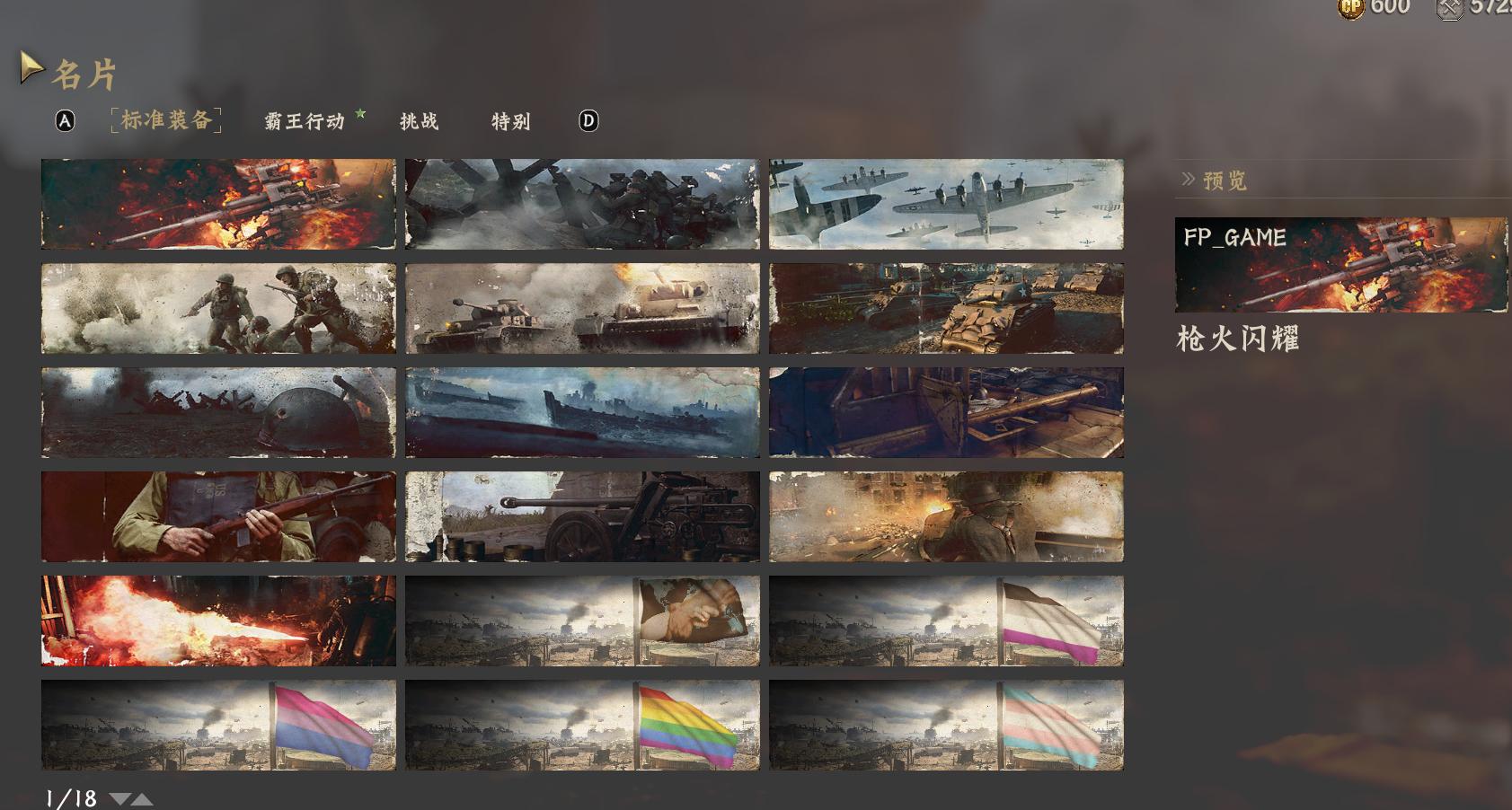Select the soldiers charging in smoke card
The image size is (1512, 810).
coord(218,308)
